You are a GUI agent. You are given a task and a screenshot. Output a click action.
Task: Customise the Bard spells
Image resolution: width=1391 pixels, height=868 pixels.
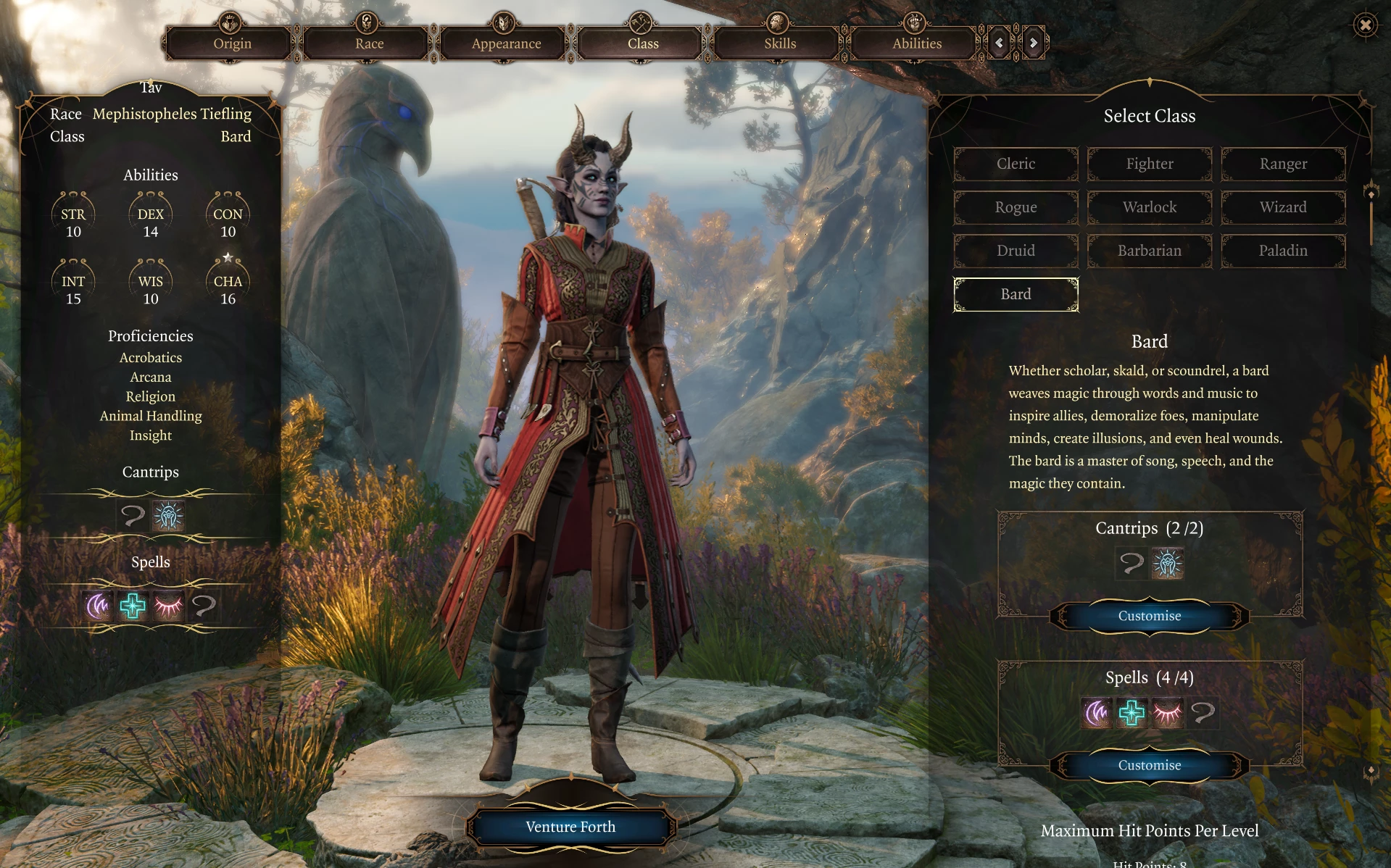pyautogui.click(x=1150, y=765)
